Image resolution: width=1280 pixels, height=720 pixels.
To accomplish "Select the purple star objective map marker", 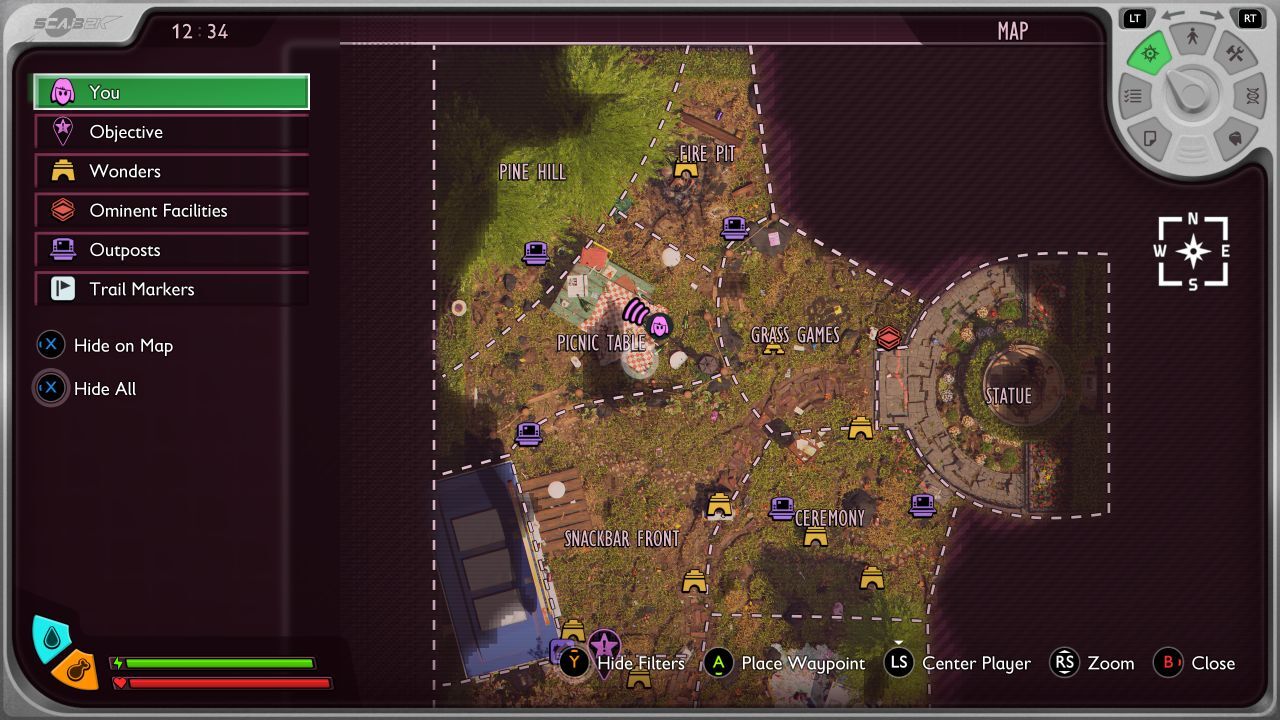I will [x=604, y=648].
